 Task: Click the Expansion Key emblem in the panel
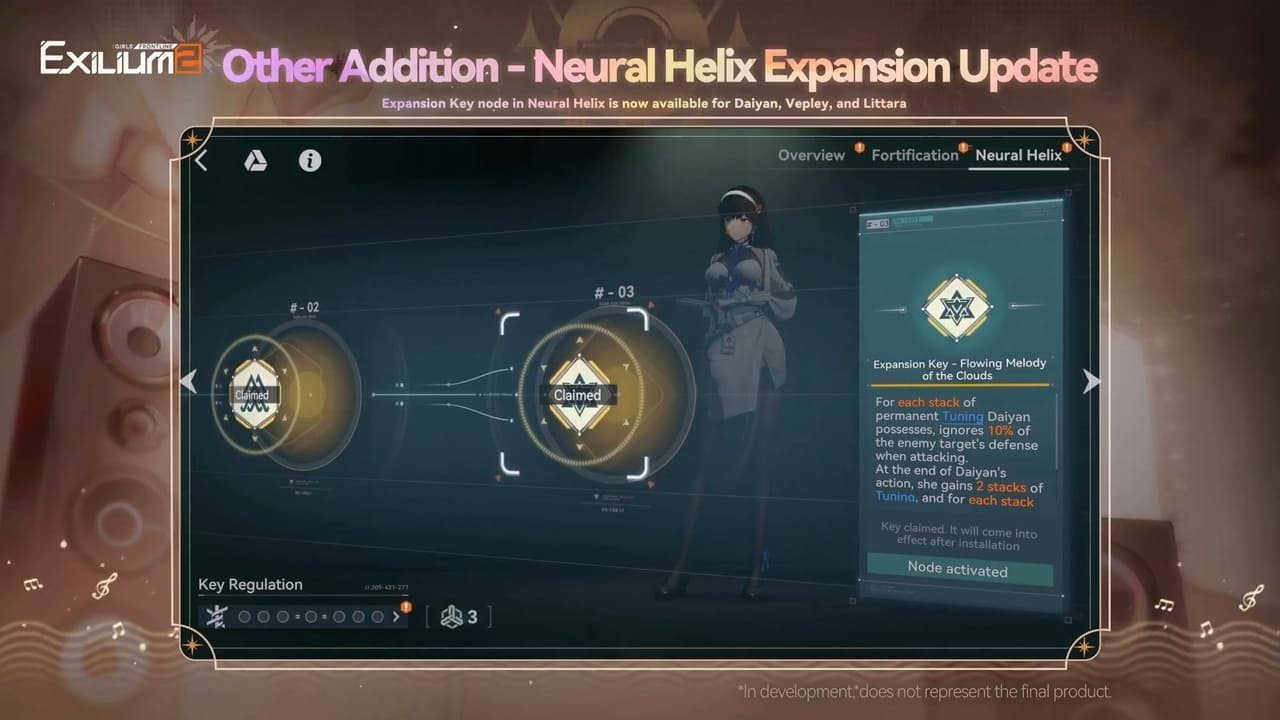point(957,308)
